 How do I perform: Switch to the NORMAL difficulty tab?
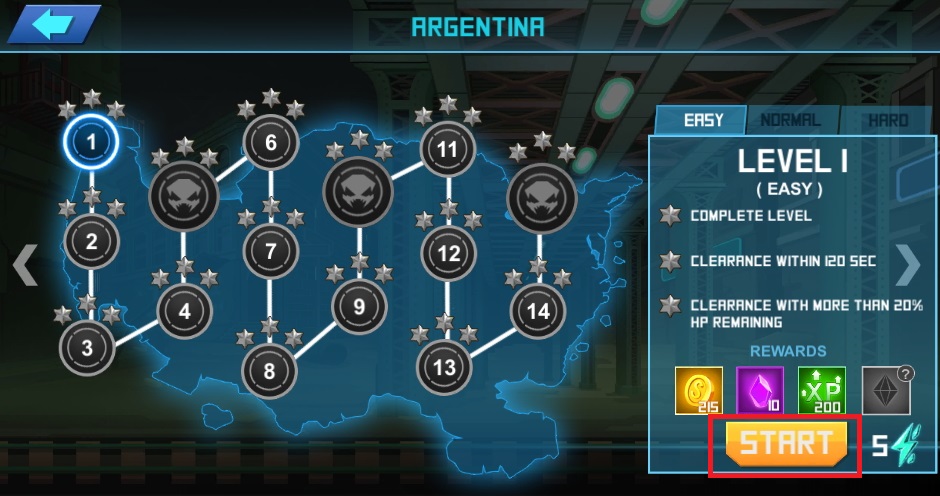791,120
